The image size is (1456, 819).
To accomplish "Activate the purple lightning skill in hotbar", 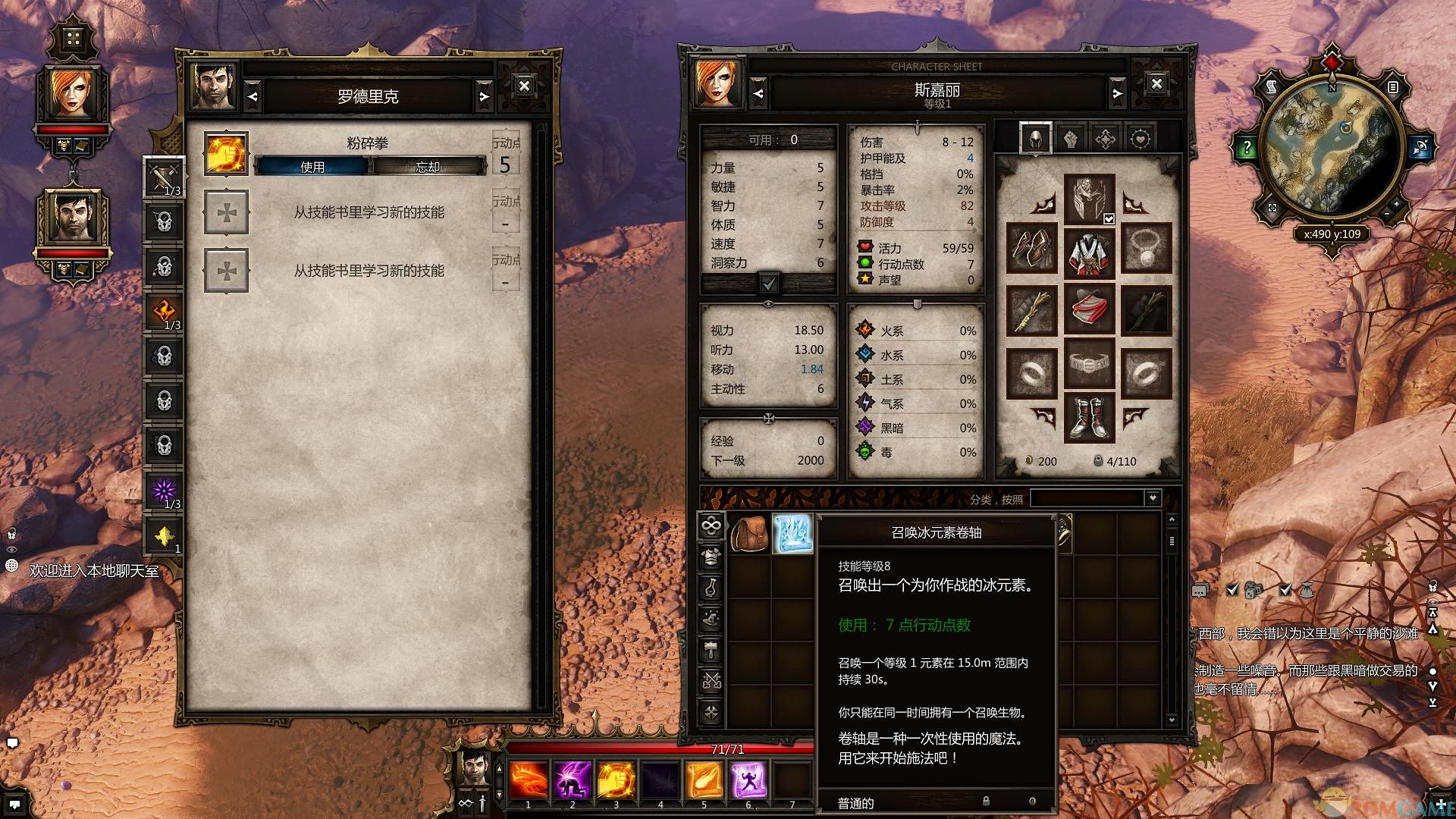I will tap(573, 780).
